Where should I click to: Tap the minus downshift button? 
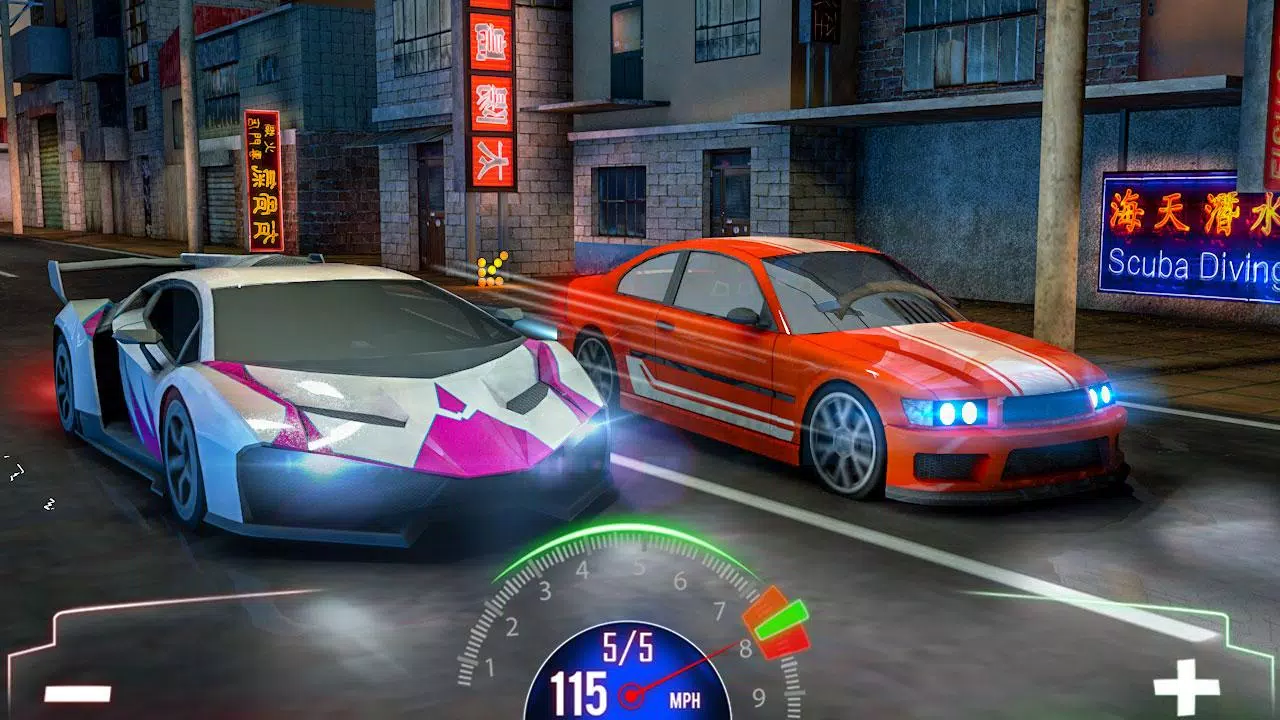(77, 692)
